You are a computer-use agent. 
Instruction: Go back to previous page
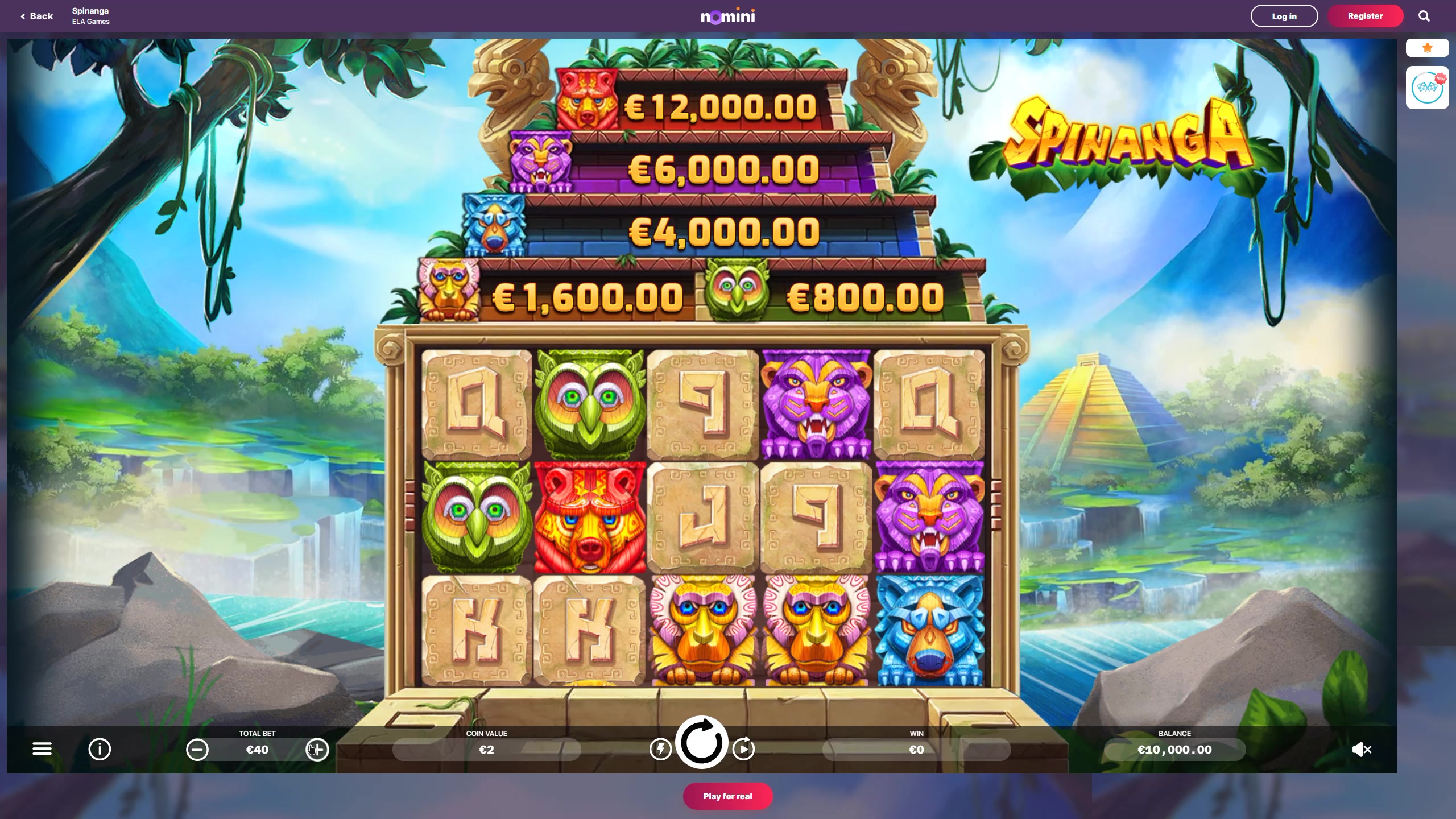click(37, 16)
